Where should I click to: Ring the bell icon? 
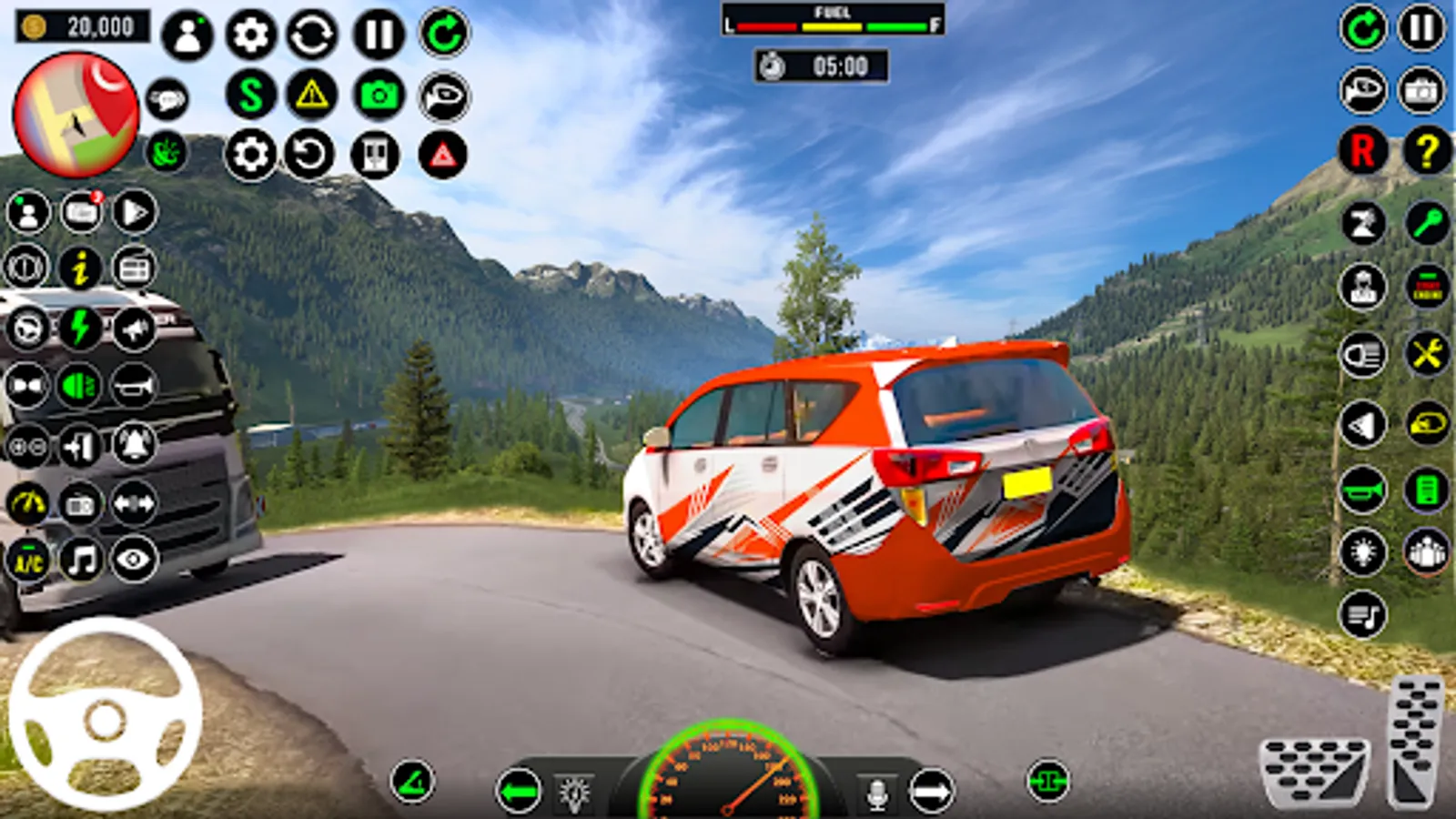(134, 445)
